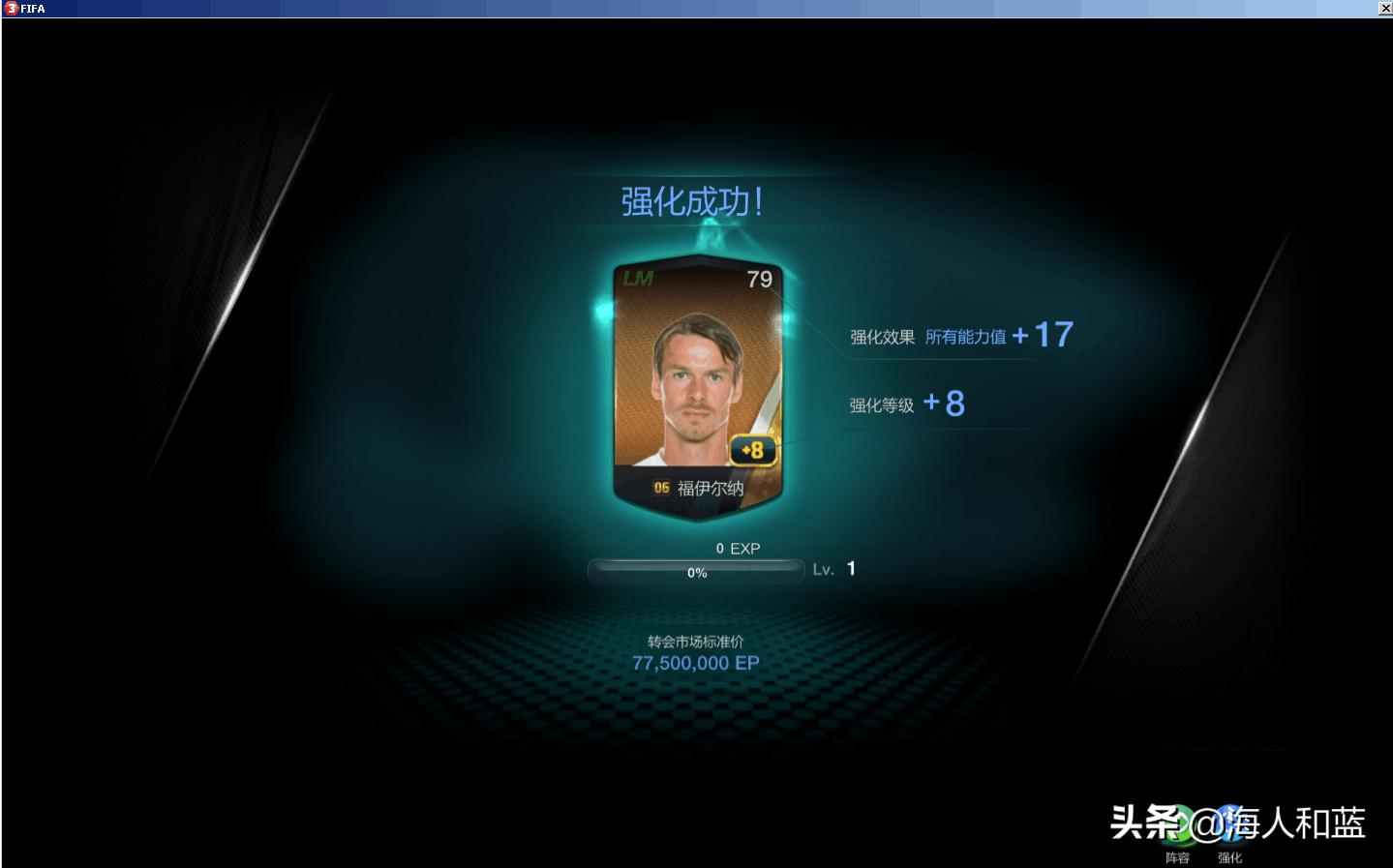Click the 77,500,000 EP market price
The height and width of the screenshot is (868, 1393).
(x=695, y=663)
